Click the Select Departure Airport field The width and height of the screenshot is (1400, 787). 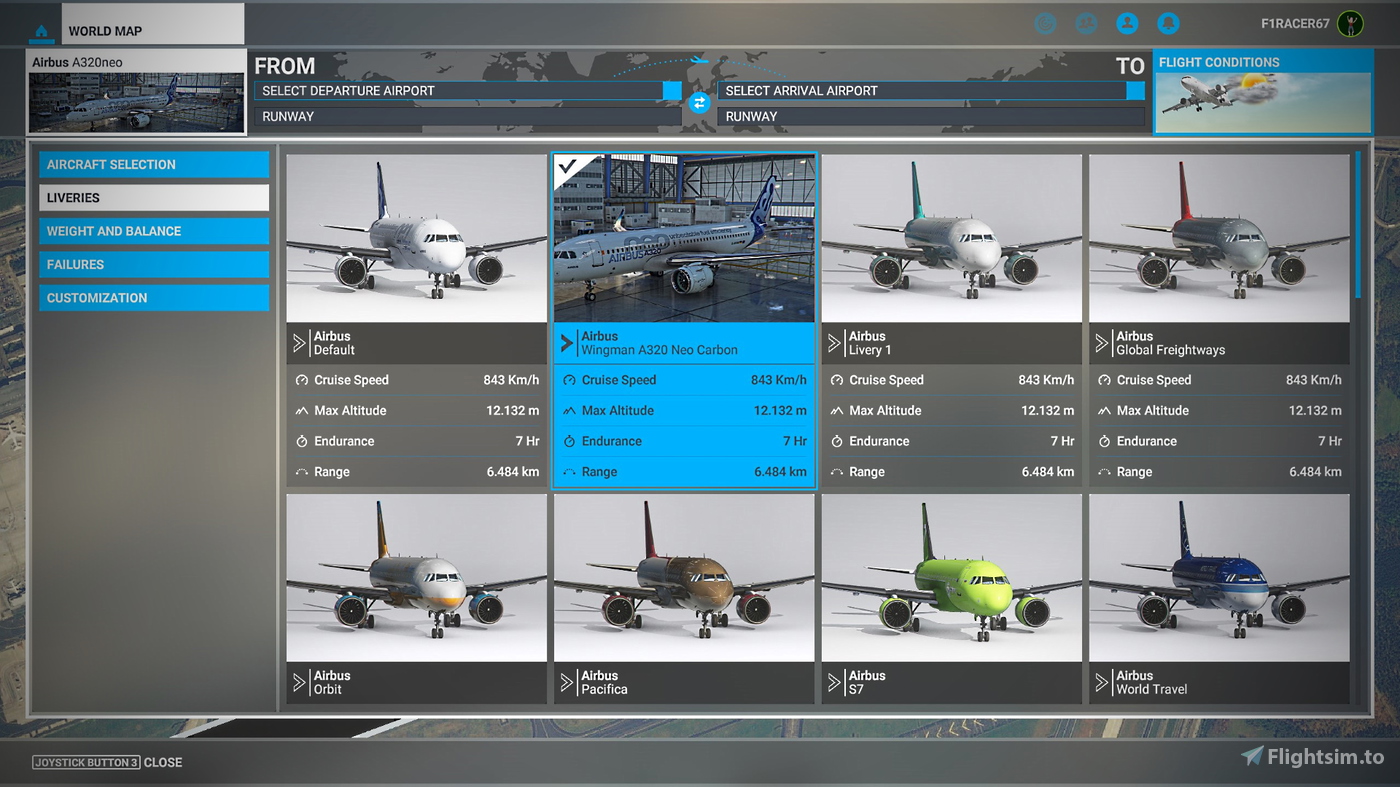[460, 90]
